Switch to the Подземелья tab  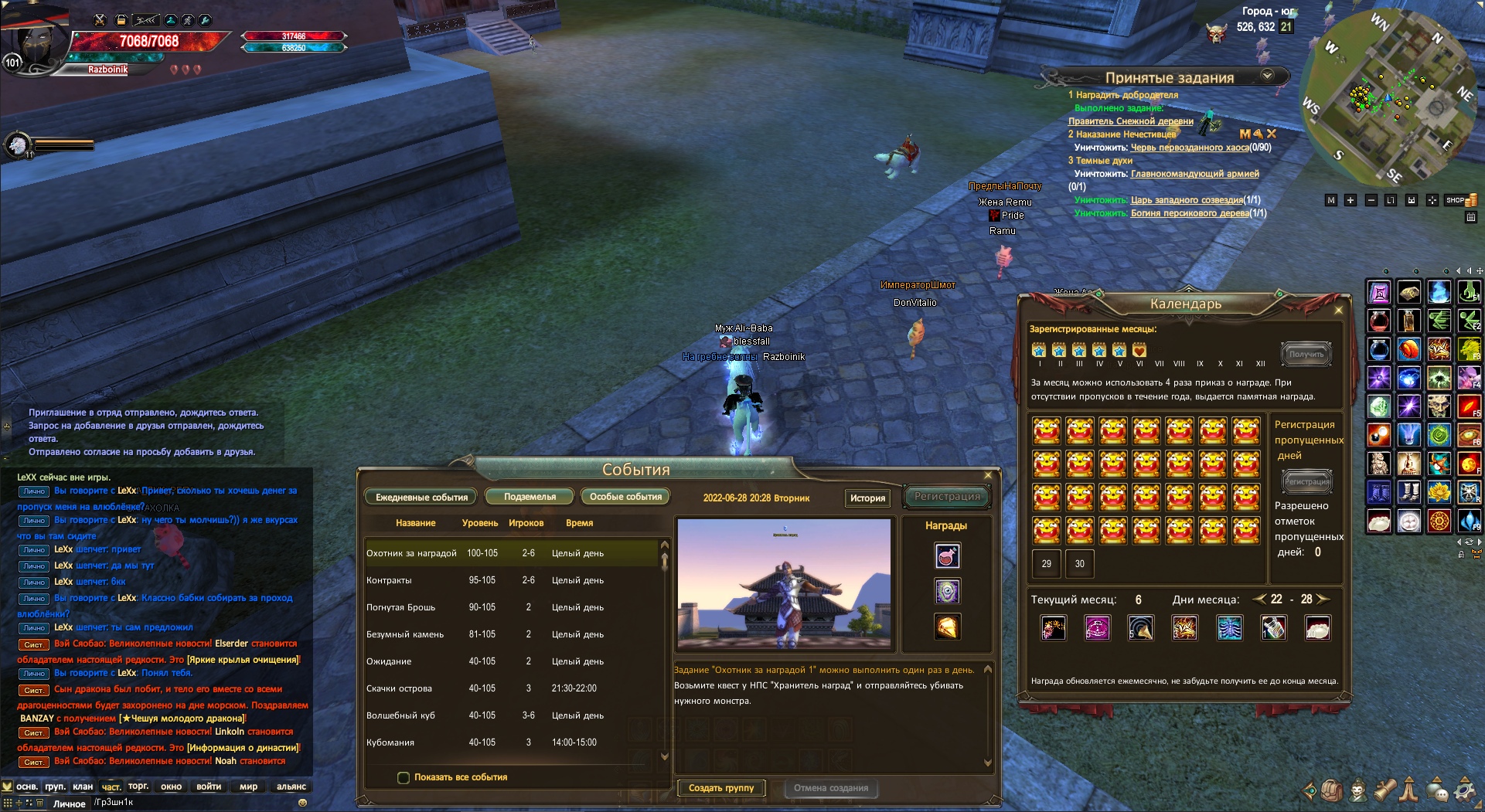click(x=530, y=497)
